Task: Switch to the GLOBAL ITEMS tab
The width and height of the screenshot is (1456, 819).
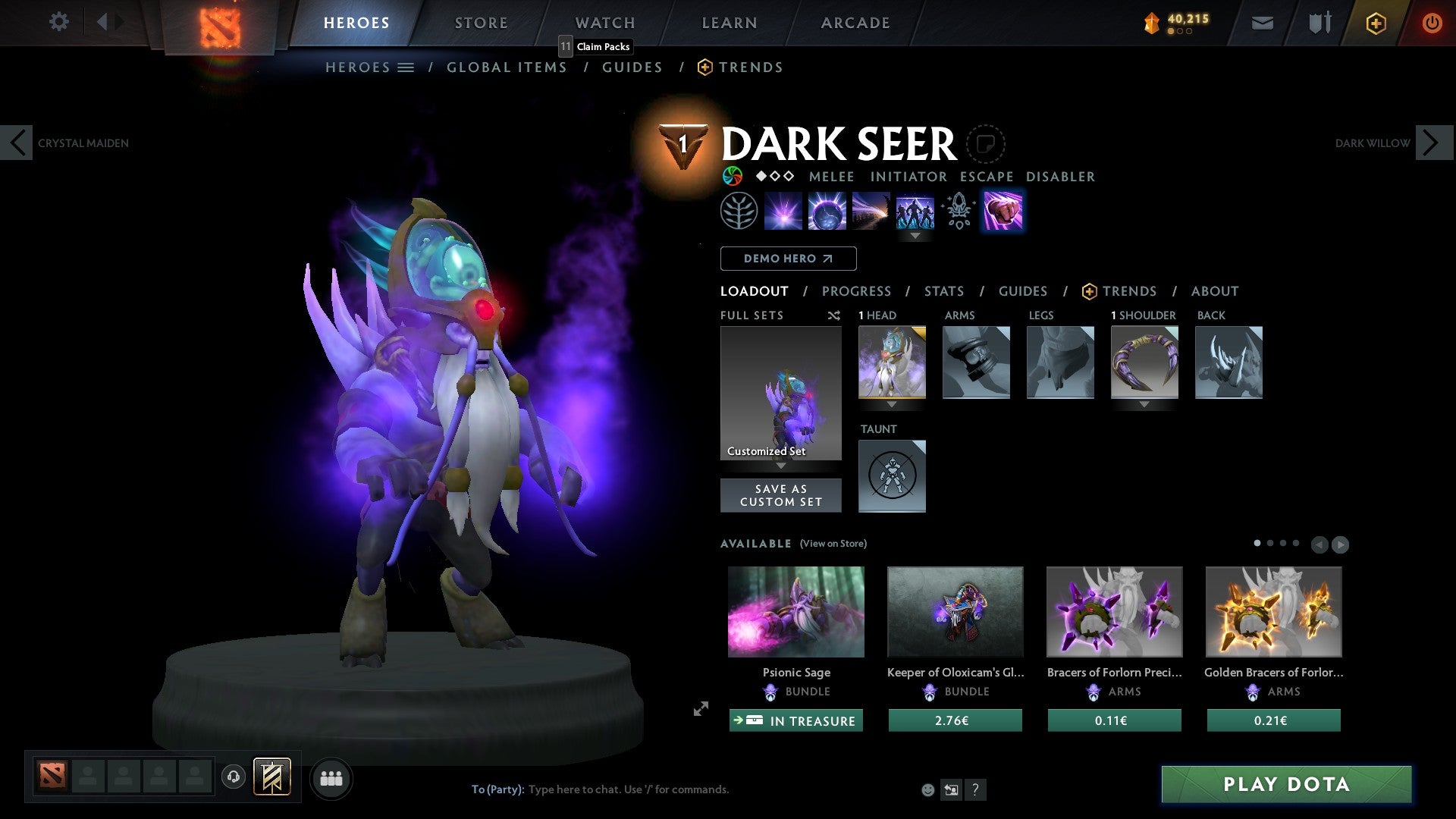Action: pyautogui.click(x=507, y=67)
